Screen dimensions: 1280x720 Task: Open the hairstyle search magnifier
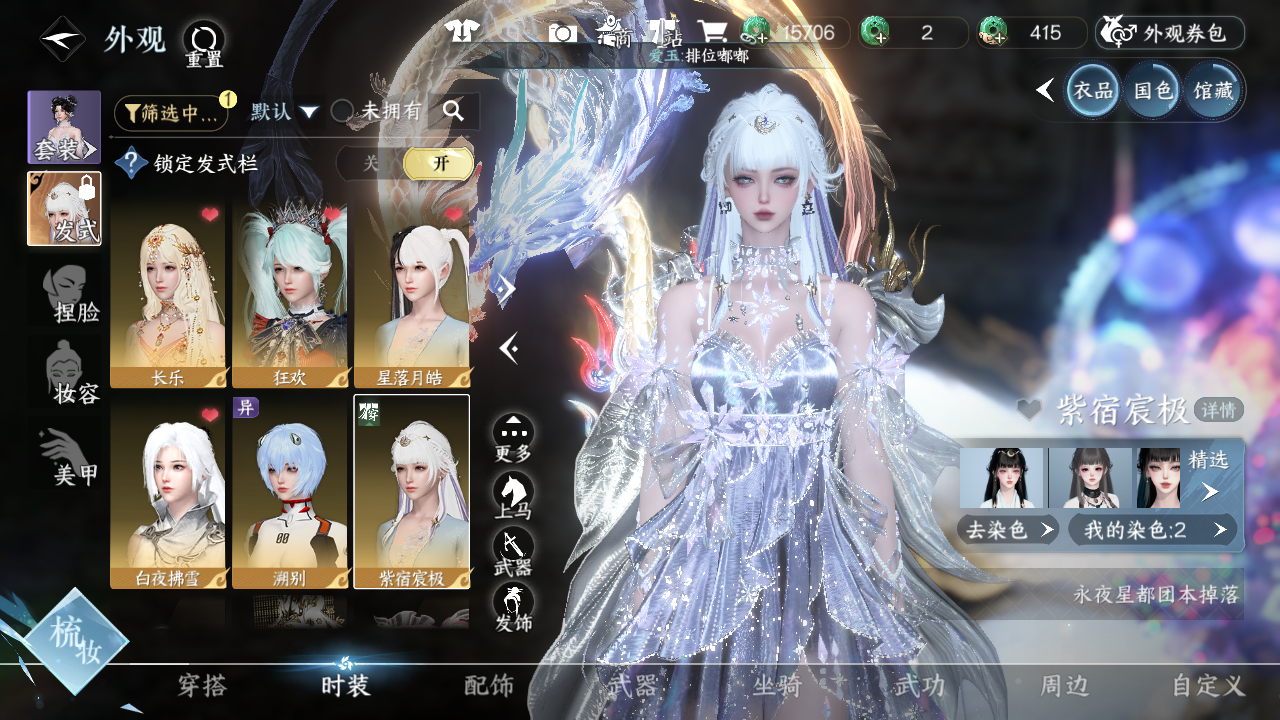click(454, 112)
